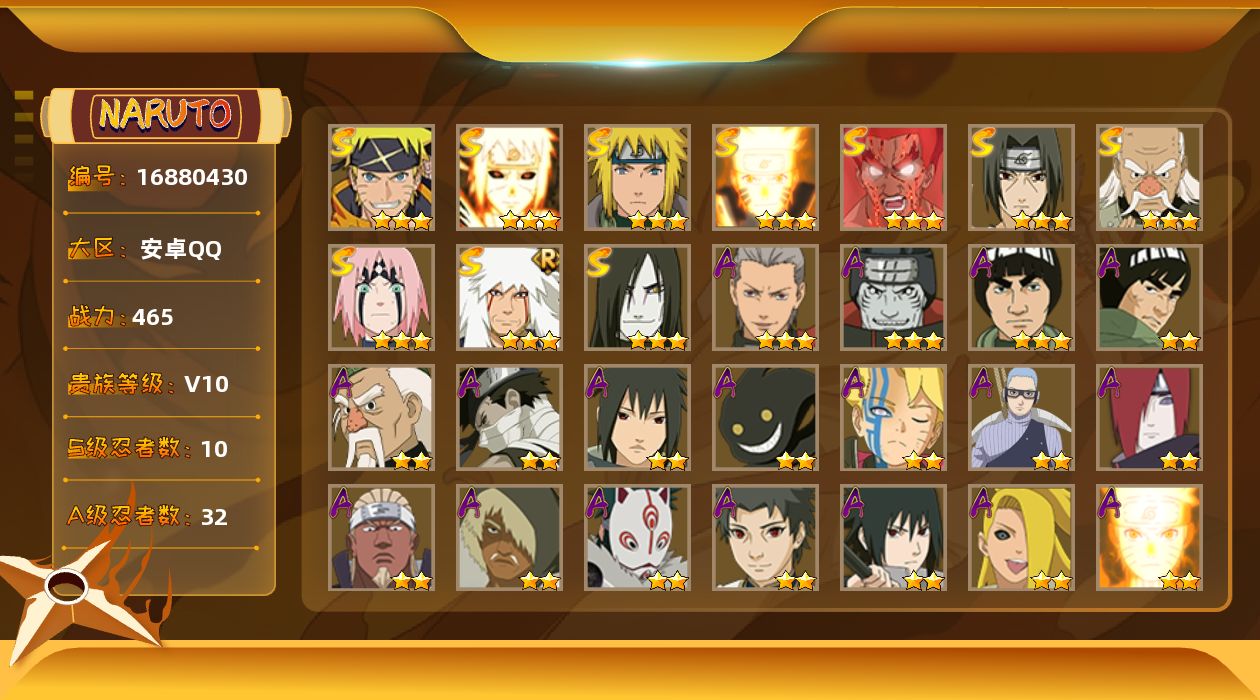Select the bandaged-face ninja portrait

tap(509, 417)
